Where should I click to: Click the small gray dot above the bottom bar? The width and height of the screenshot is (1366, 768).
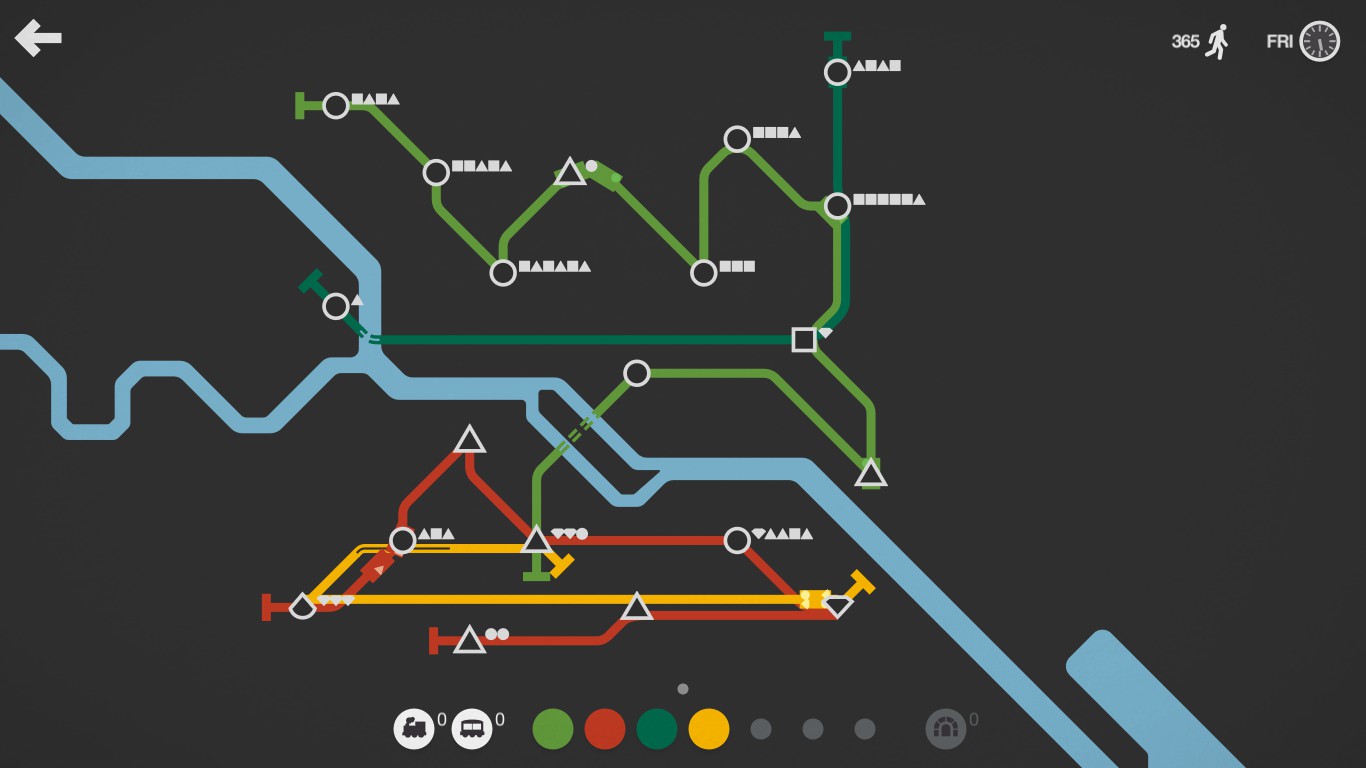coord(684,688)
